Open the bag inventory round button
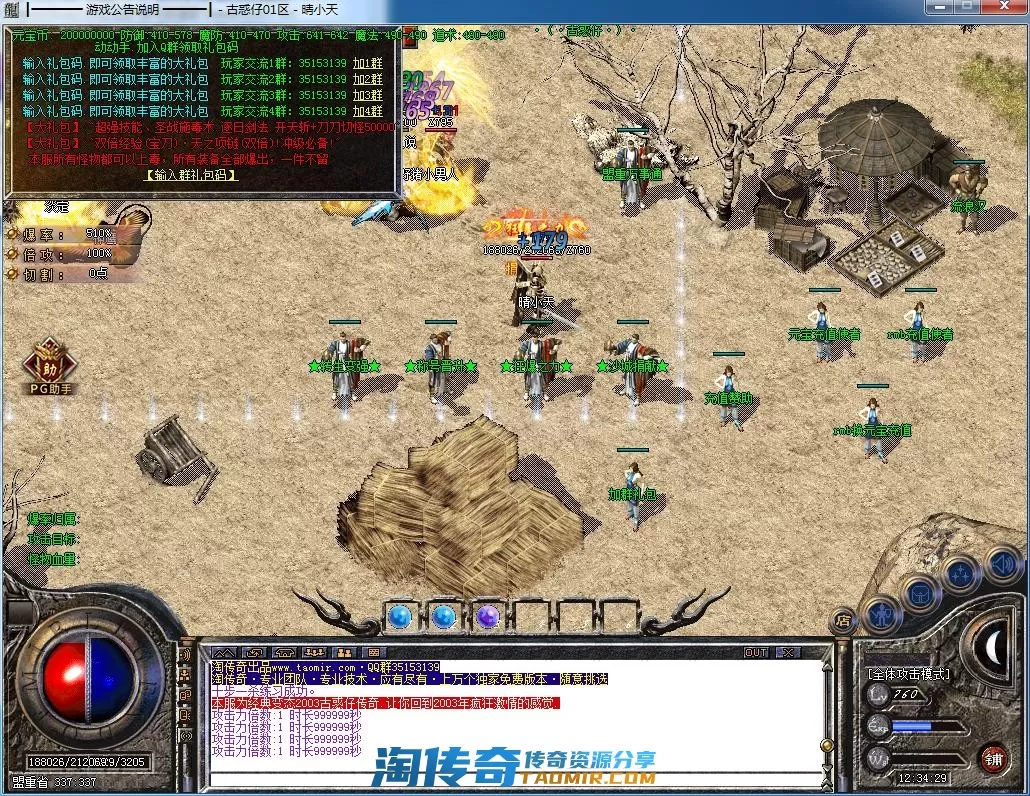1030x796 pixels. (x=921, y=592)
